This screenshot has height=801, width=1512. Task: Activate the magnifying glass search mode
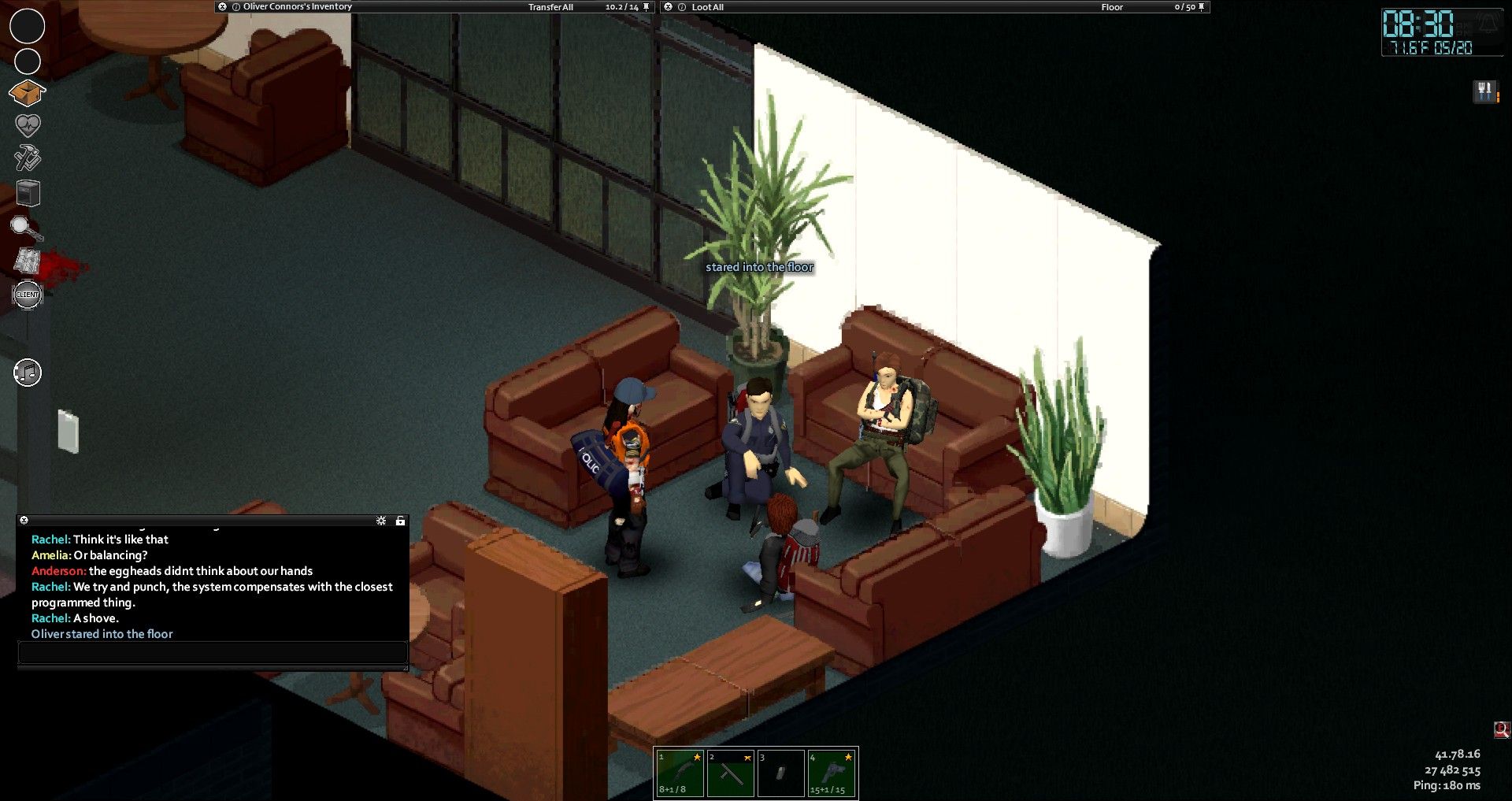point(26,228)
